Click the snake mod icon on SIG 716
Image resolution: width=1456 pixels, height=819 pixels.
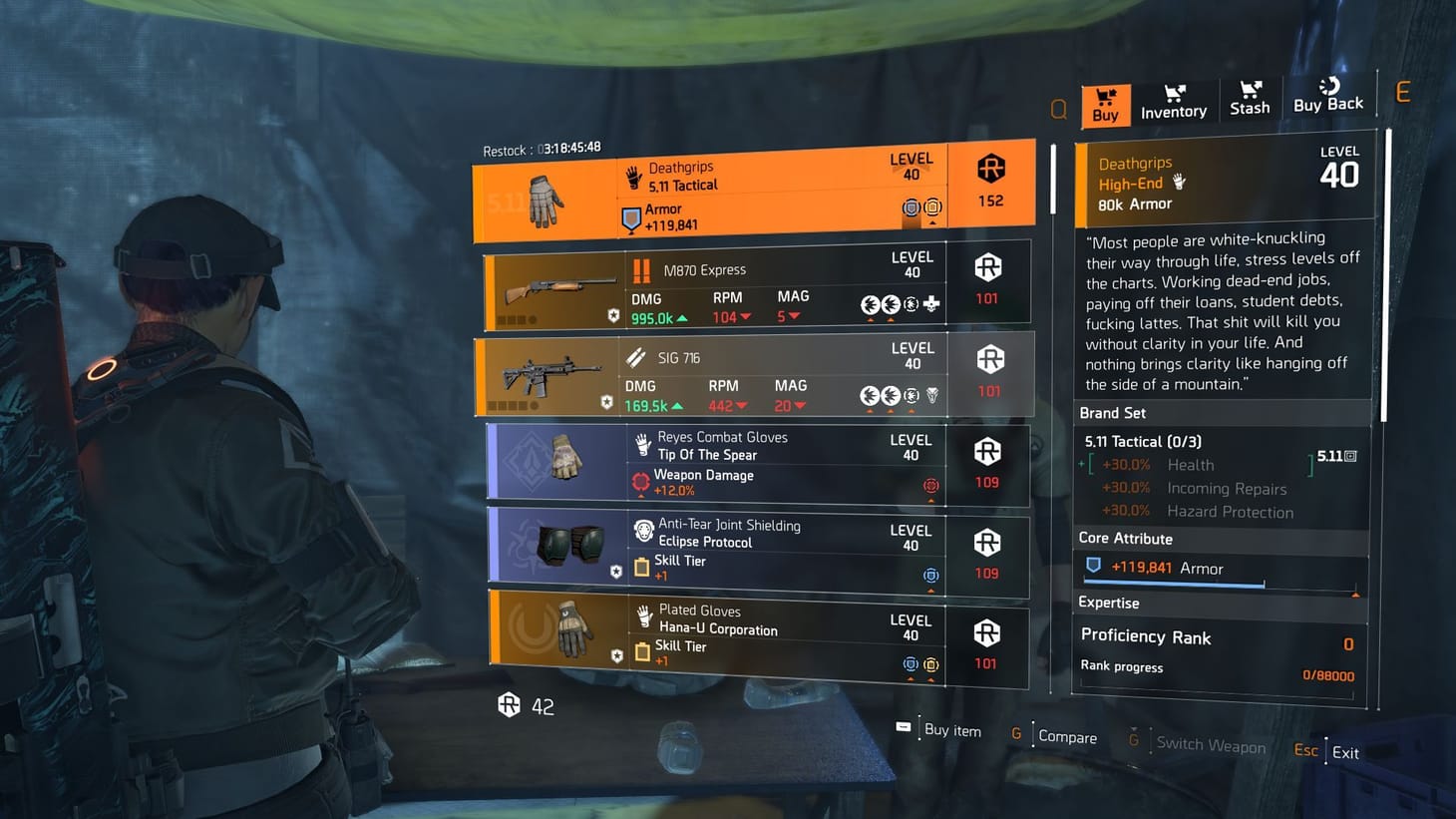930,395
